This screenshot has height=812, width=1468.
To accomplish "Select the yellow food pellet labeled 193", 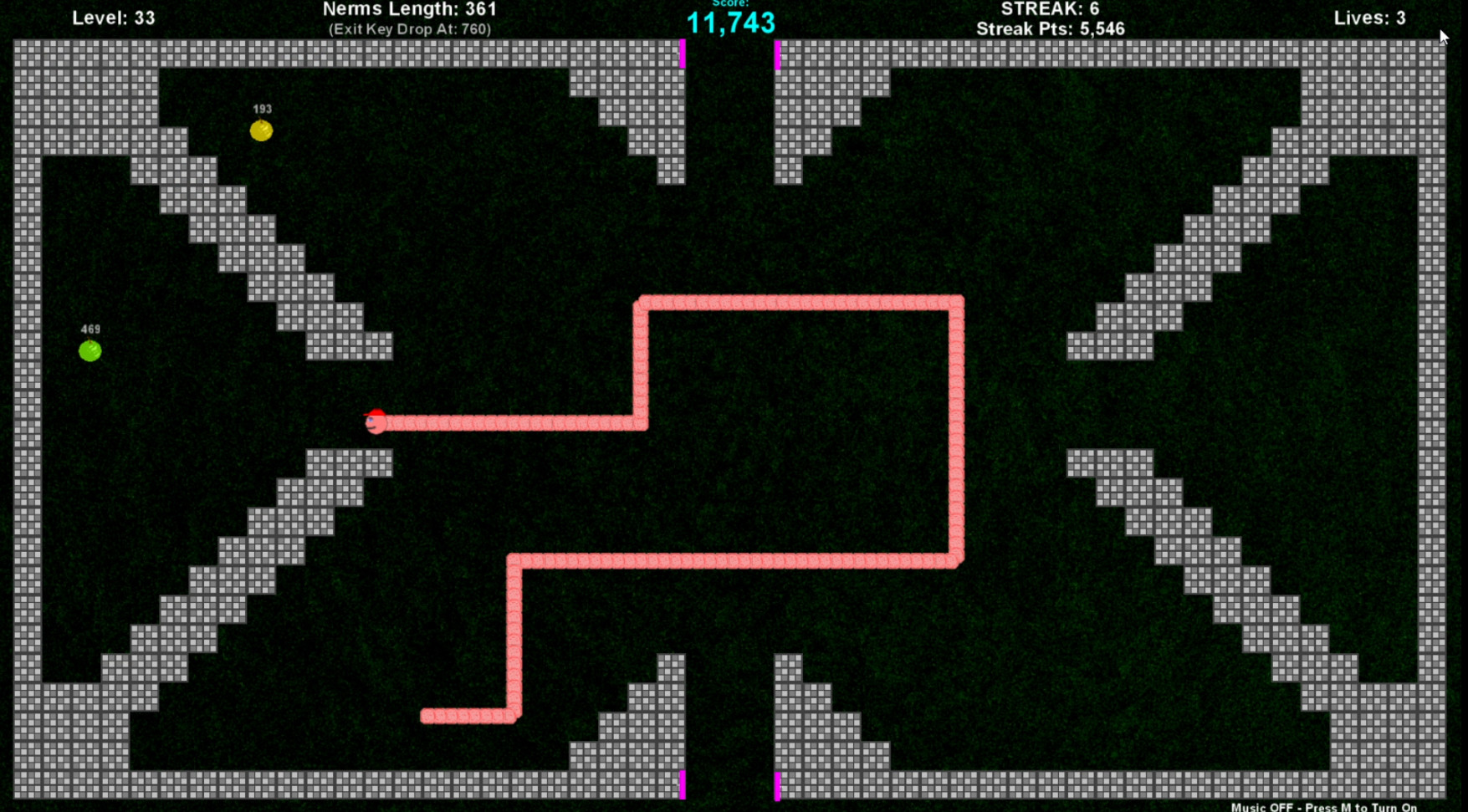I will click(262, 130).
